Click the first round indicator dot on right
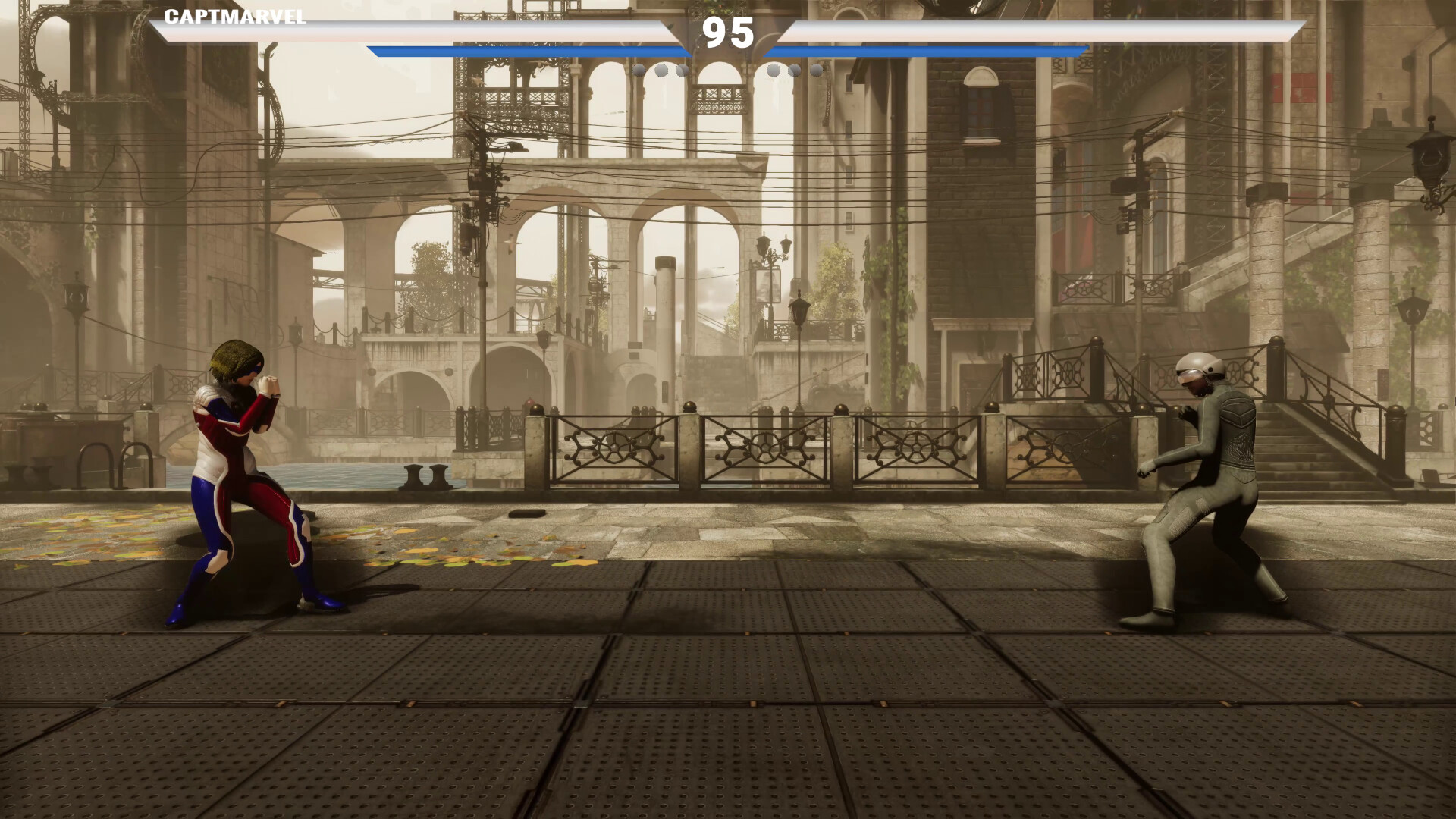 pos(775,71)
